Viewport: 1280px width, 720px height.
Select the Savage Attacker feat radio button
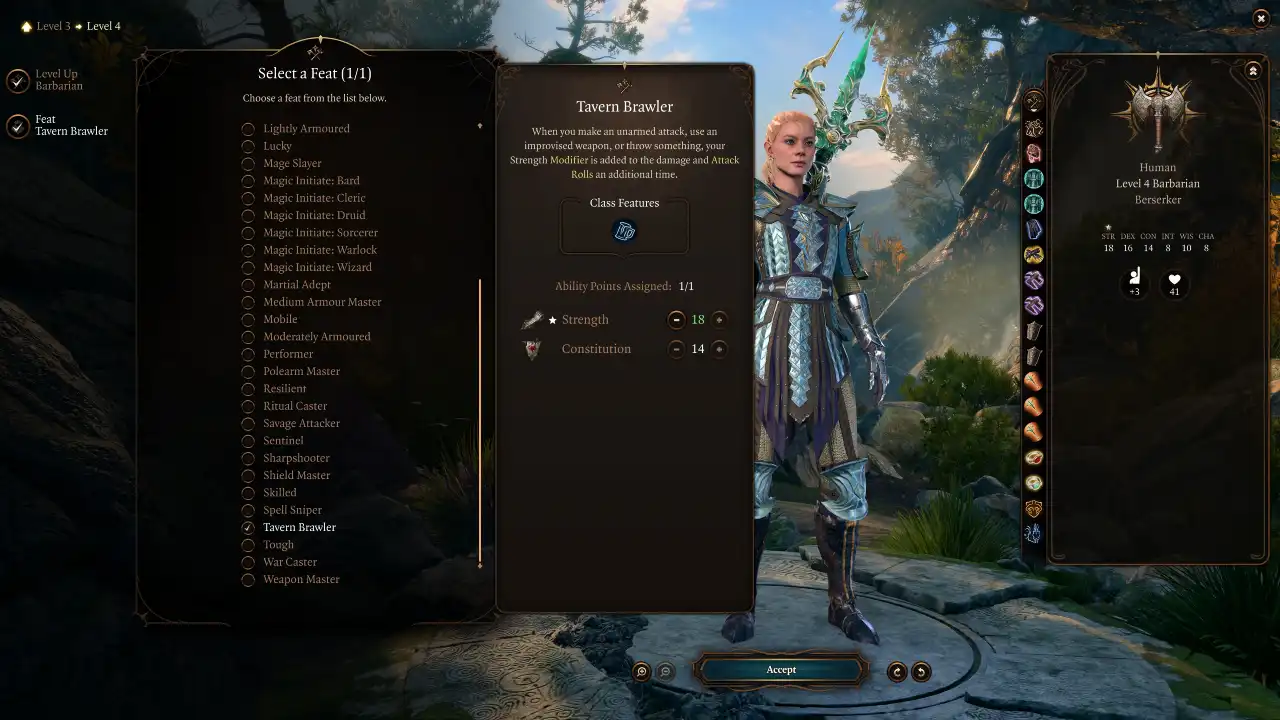point(248,423)
